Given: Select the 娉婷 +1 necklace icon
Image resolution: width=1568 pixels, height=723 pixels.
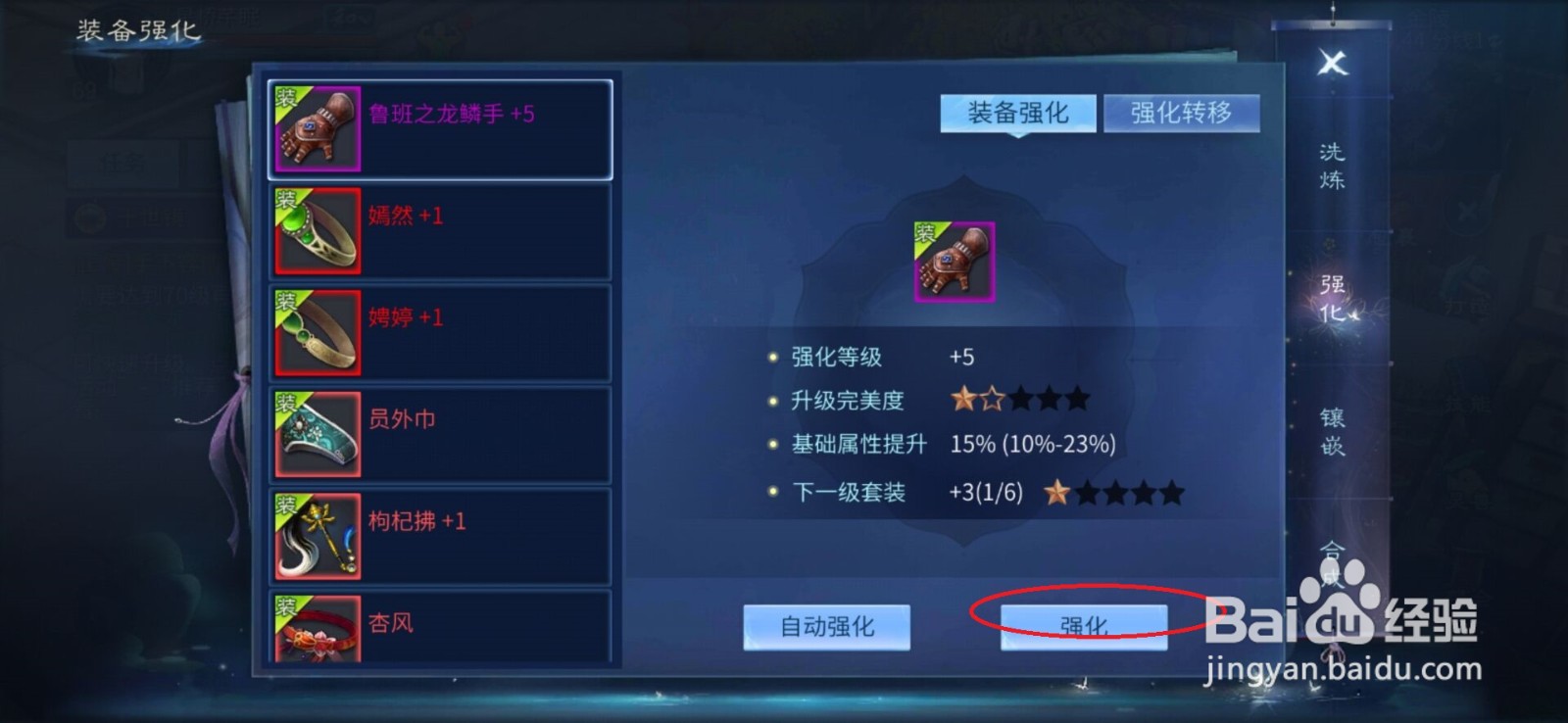Looking at the screenshot, I should (x=318, y=332).
